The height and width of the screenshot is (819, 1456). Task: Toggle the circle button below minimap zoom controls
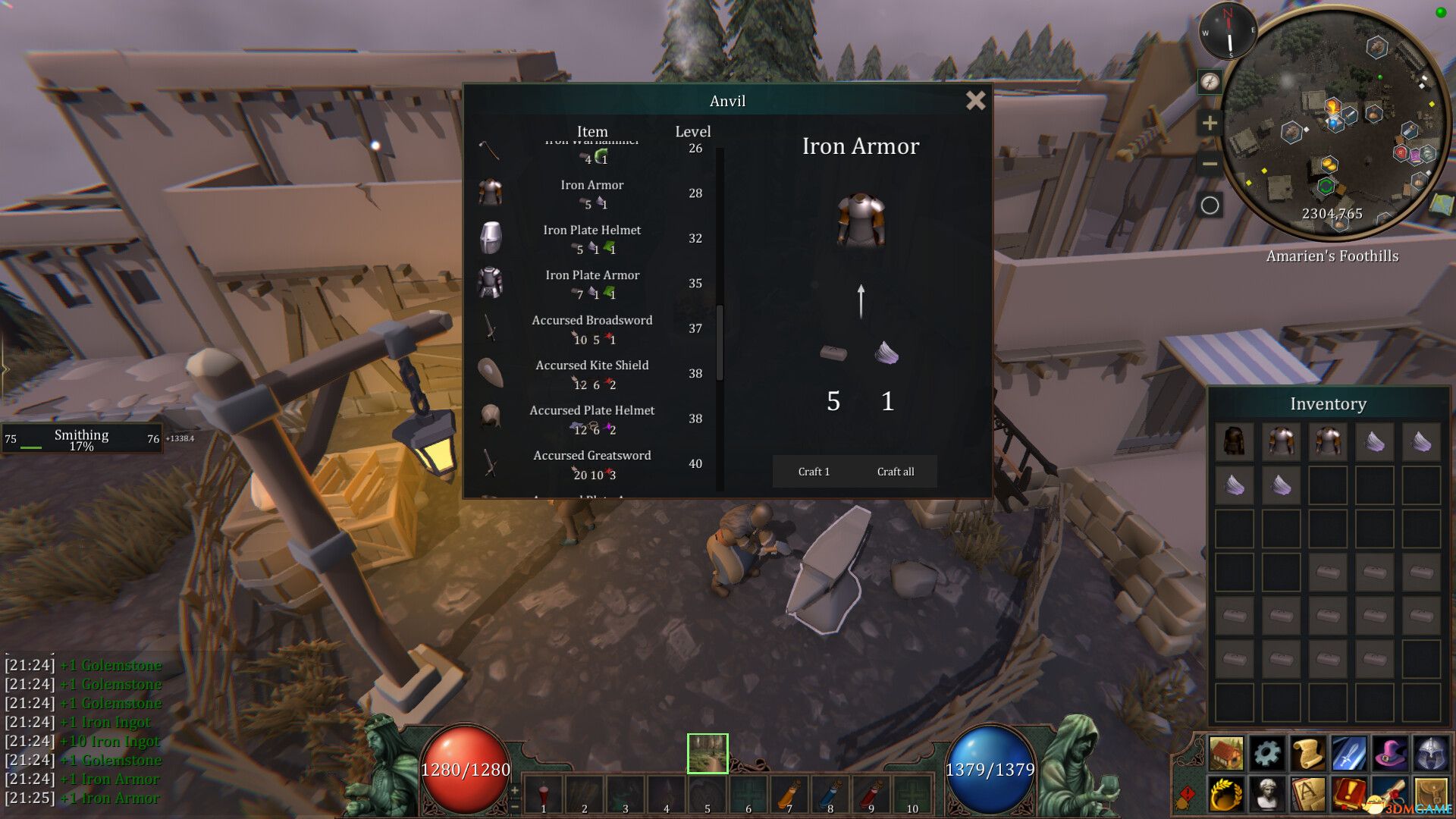point(1210,203)
